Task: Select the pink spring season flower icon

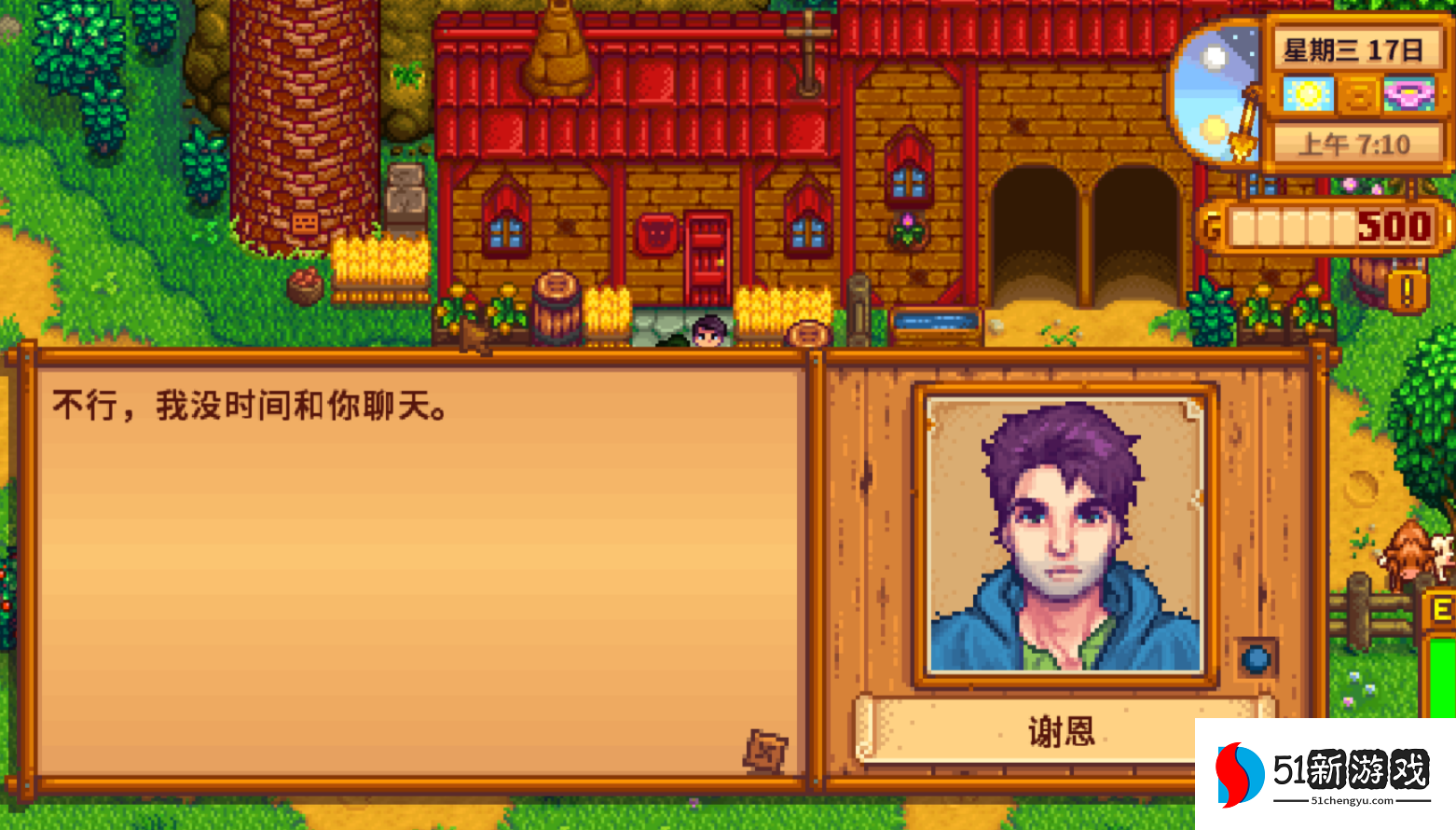Action: [x=1410, y=94]
